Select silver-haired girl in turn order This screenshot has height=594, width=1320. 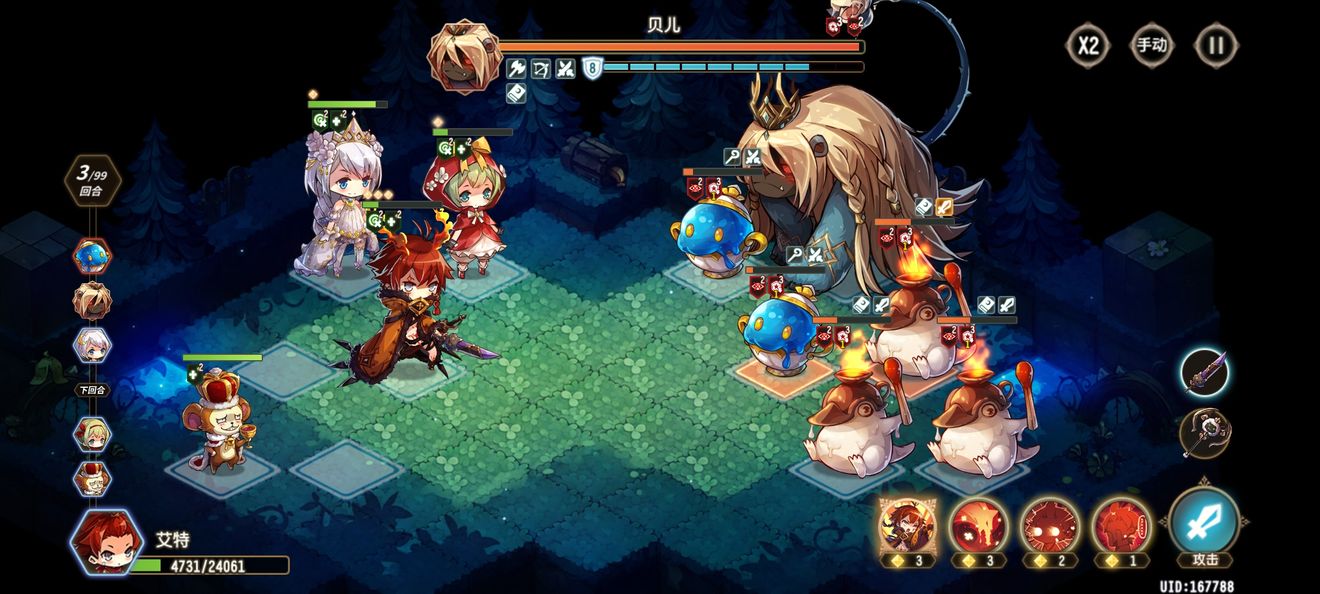pos(93,345)
